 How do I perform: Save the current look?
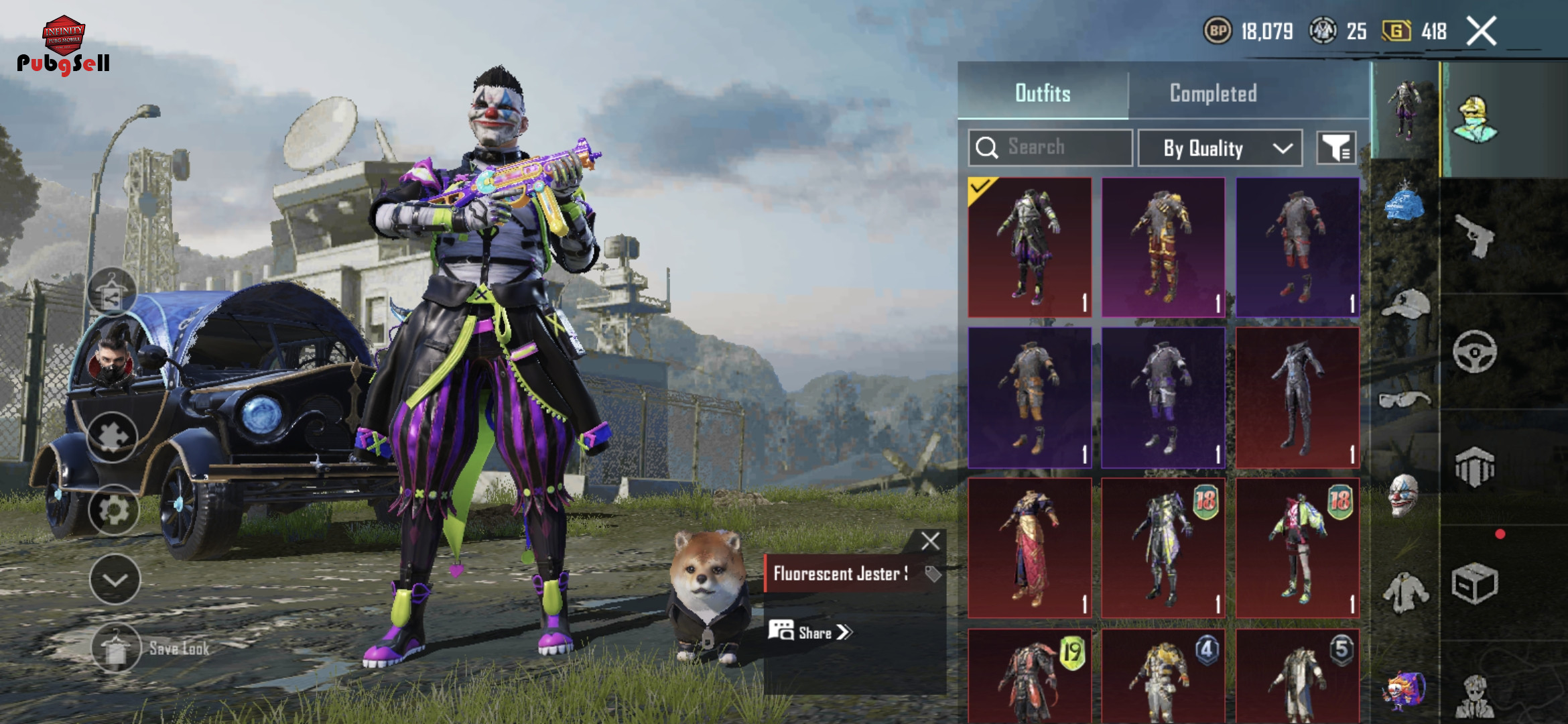116,648
